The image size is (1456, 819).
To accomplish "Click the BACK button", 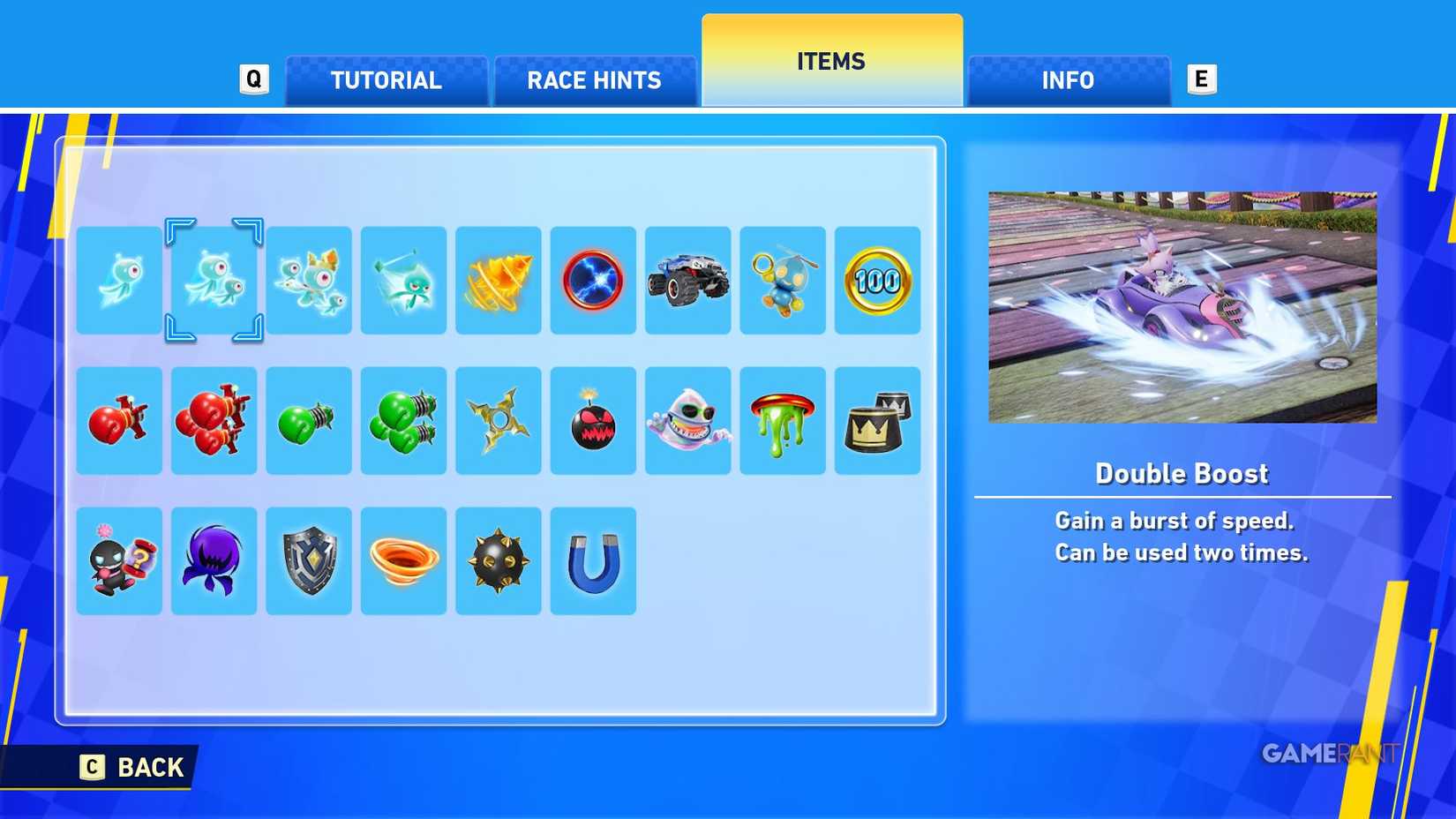I will pos(132,766).
